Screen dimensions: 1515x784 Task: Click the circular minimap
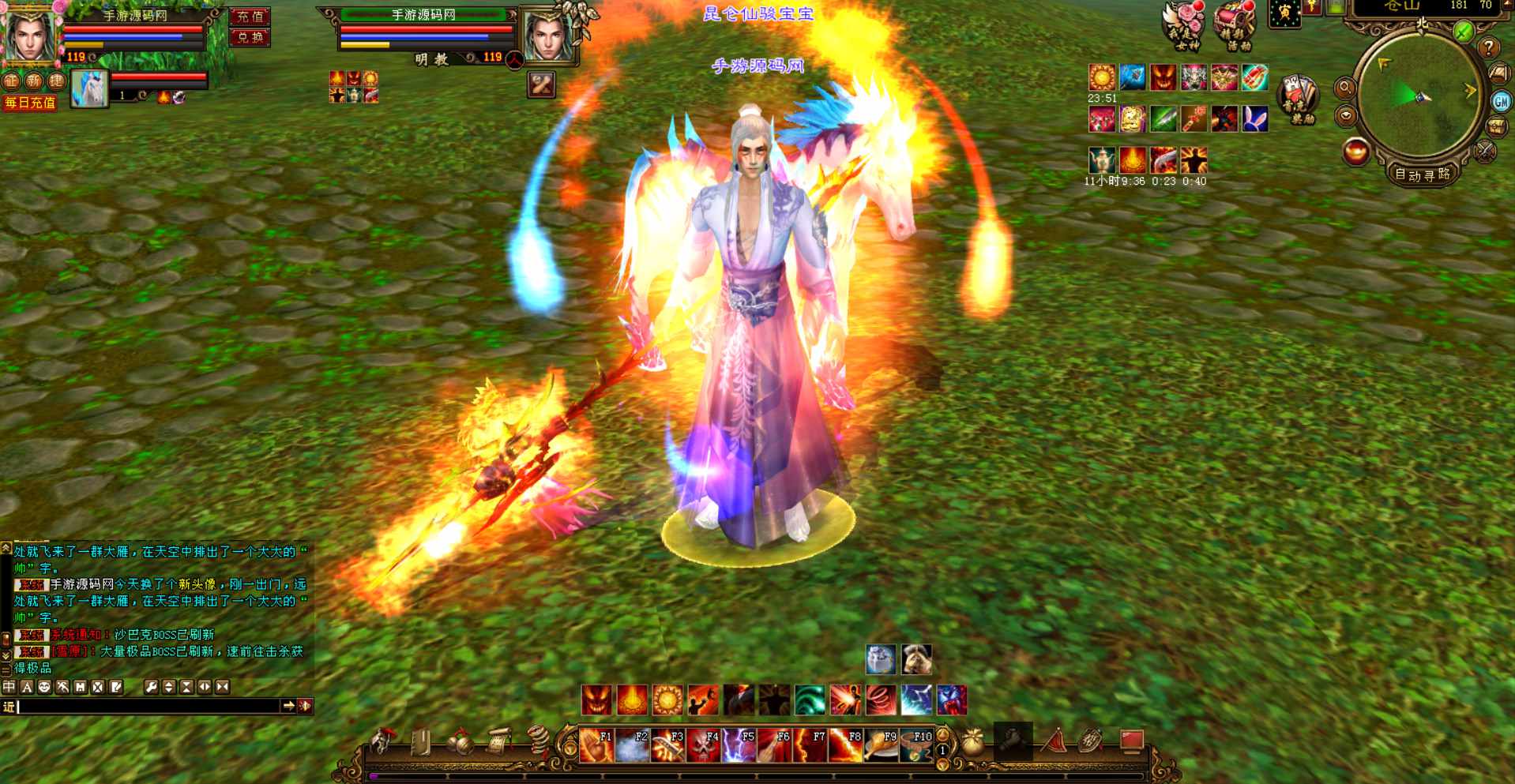tap(1419, 95)
